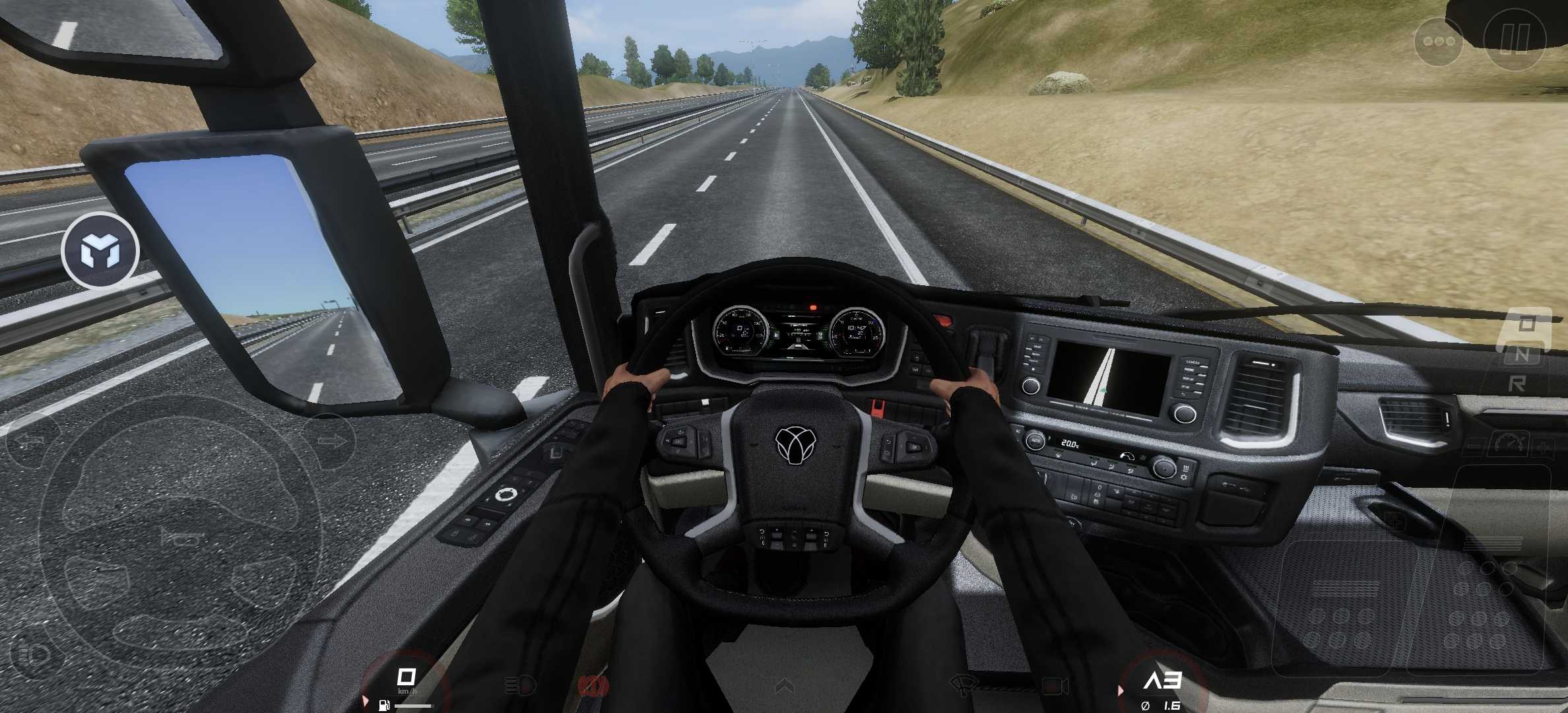Tap the white cube logo button

coord(100,251)
